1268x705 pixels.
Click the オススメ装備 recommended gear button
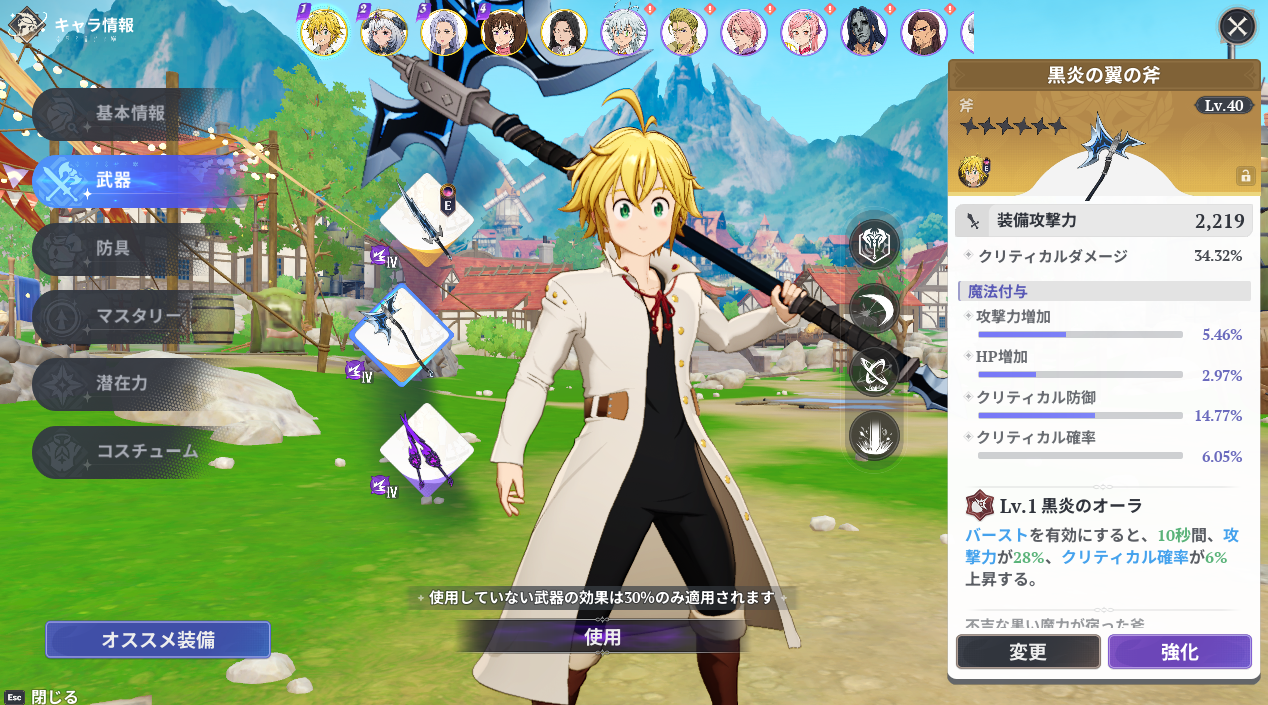pos(158,640)
